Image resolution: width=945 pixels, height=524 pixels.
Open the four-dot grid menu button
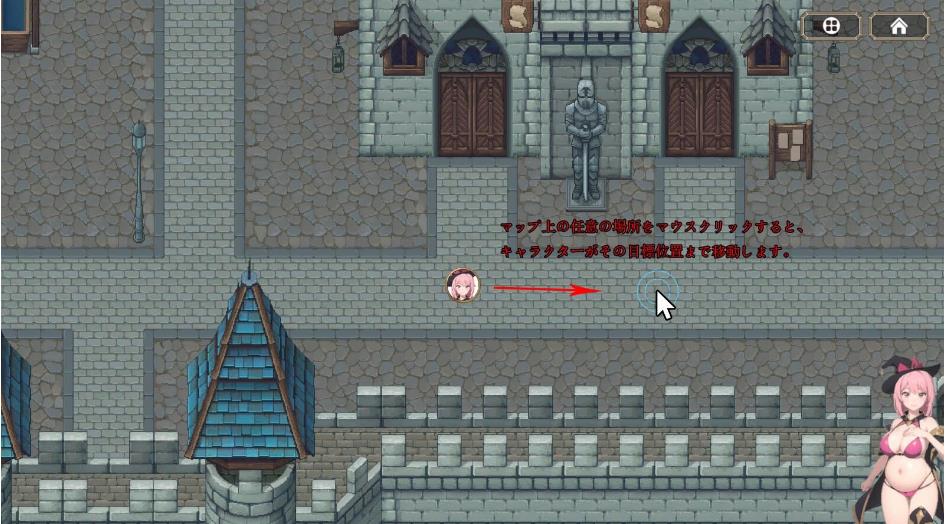[x=831, y=27]
